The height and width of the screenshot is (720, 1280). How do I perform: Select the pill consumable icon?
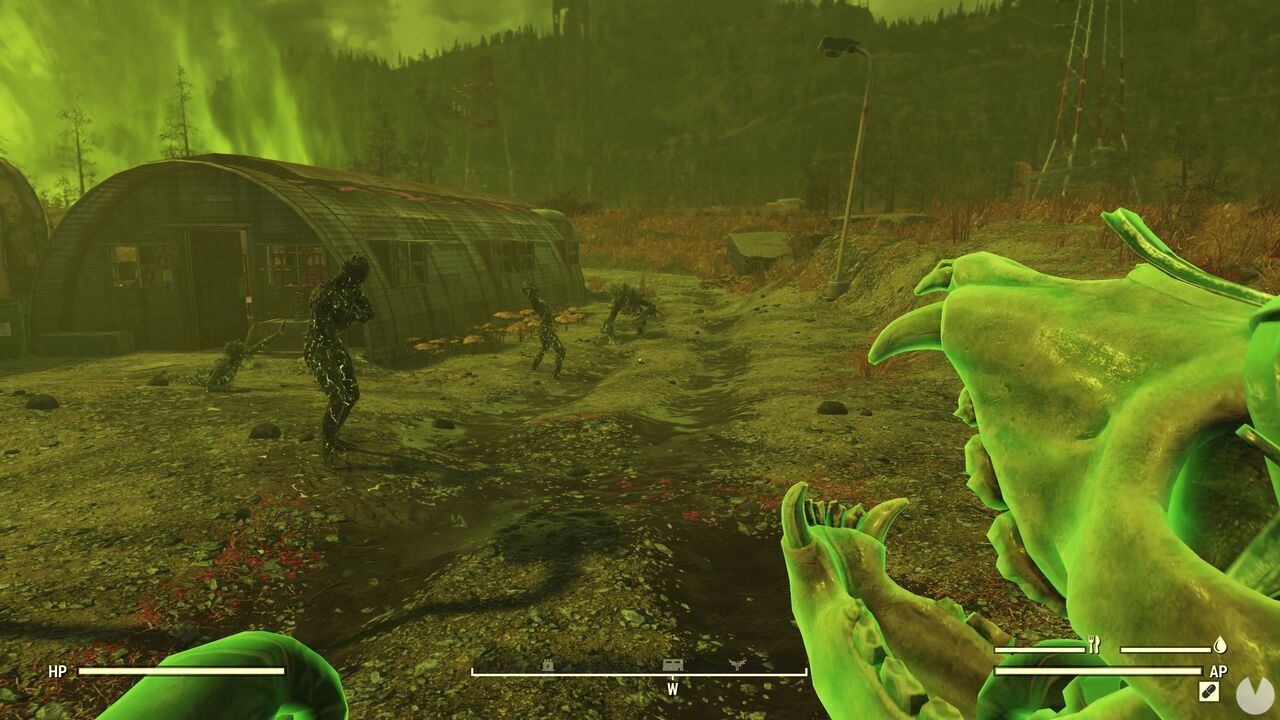pyautogui.click(x=1207, y=690)
